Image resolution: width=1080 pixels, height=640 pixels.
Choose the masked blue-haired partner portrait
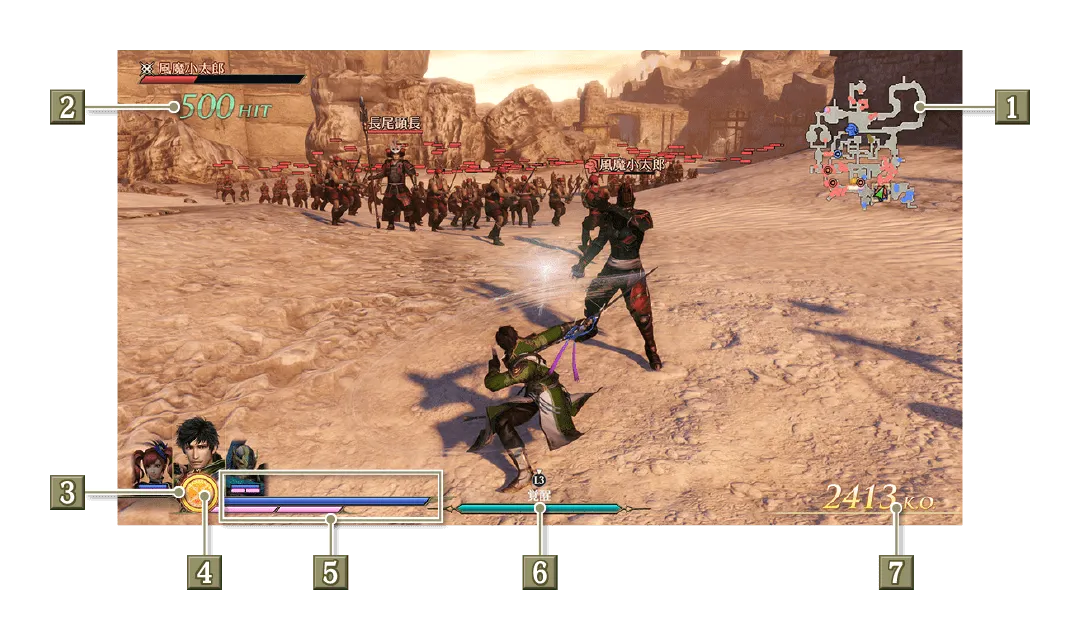click(246, 464)
